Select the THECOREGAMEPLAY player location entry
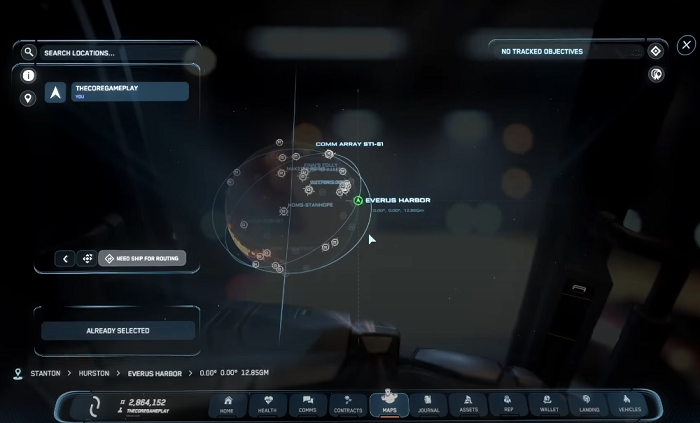Image resolution: width=700 pixels, height=423 pixels. click(116, 92)
